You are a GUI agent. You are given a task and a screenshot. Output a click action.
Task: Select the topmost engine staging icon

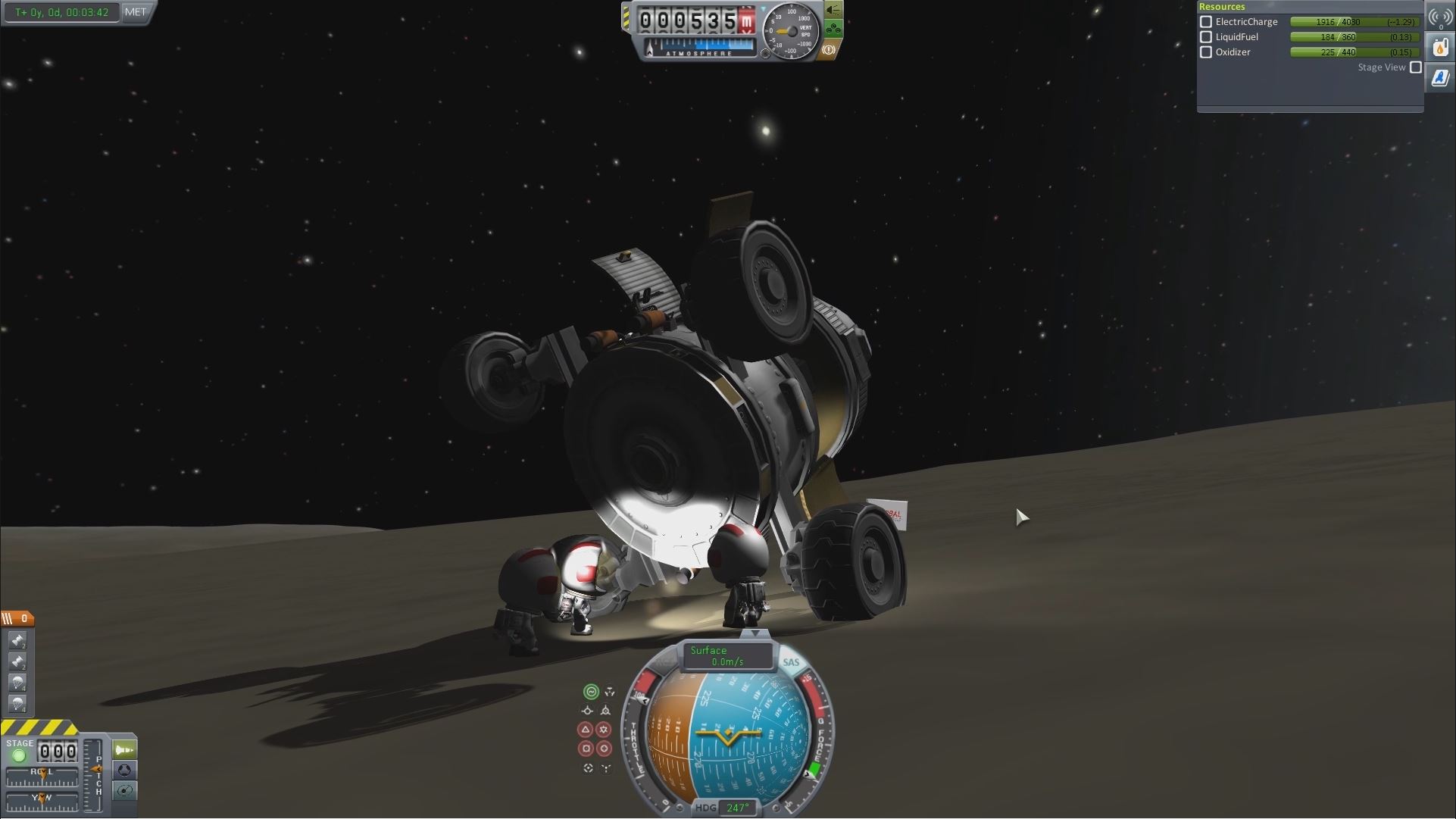pos(17,641)
